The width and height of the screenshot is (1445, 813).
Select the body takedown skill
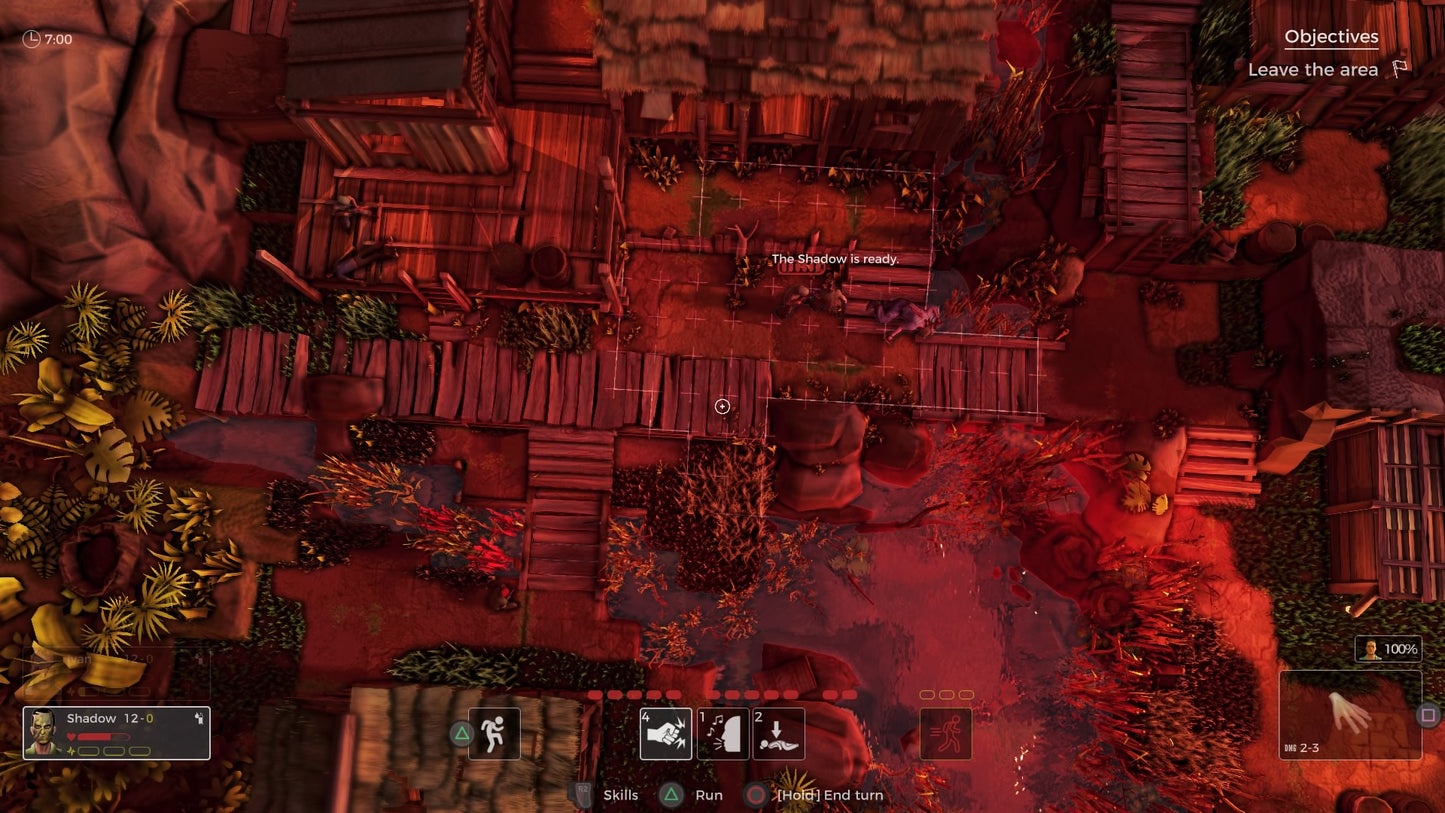coord(779,734)
